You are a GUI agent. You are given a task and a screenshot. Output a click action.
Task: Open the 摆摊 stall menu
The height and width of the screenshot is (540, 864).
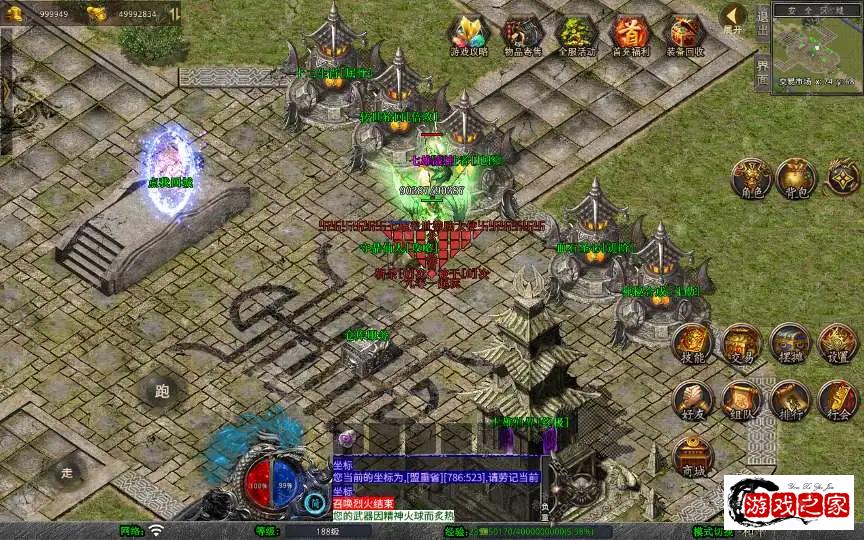tap(789, 343)
